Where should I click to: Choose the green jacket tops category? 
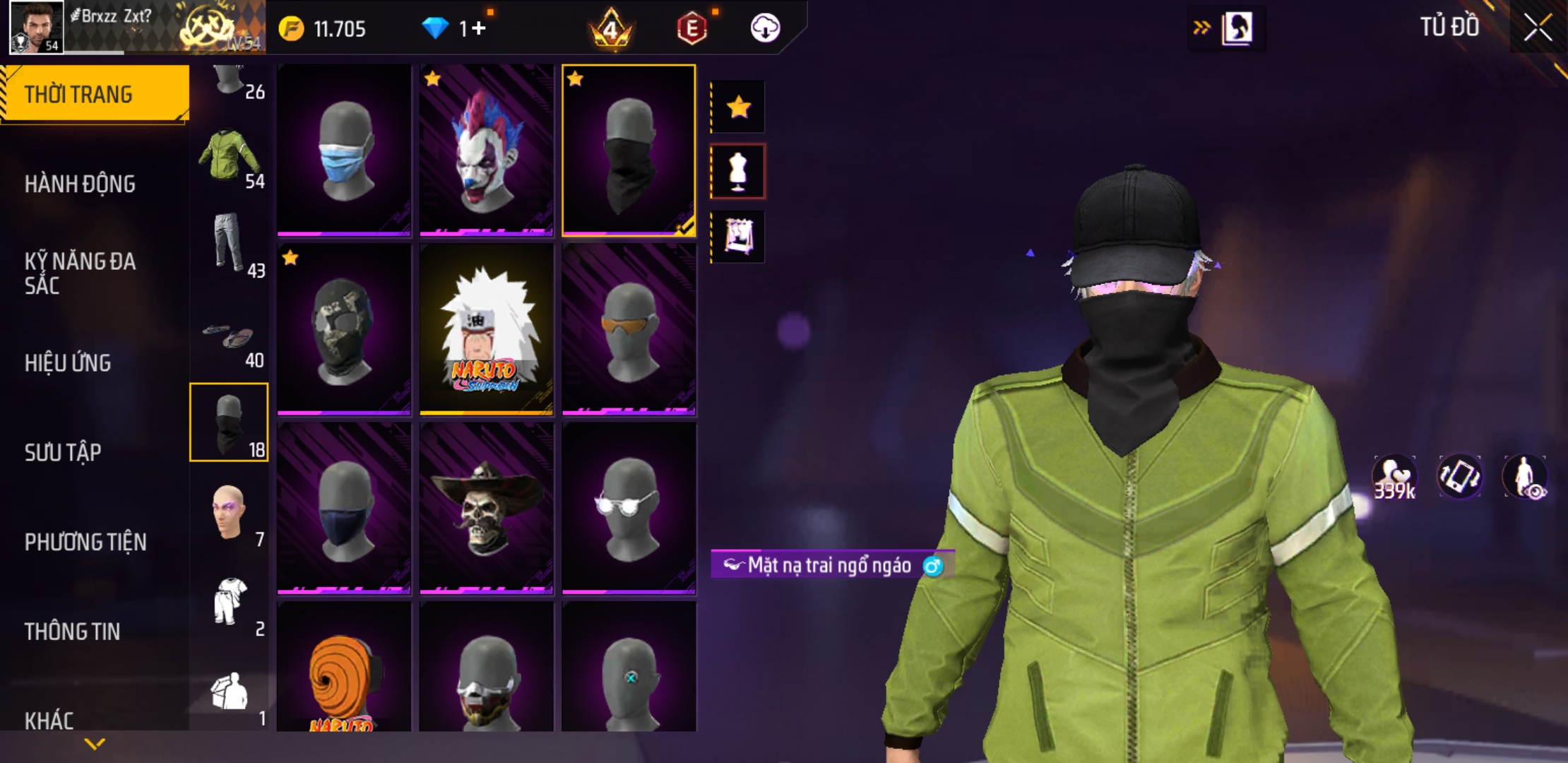(229, 157)
